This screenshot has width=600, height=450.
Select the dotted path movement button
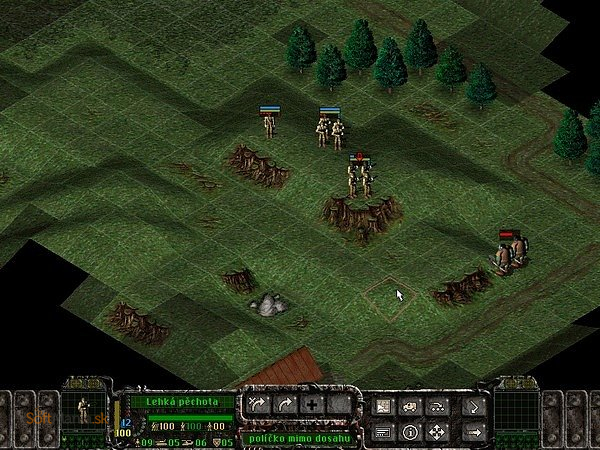click(436, 406)
